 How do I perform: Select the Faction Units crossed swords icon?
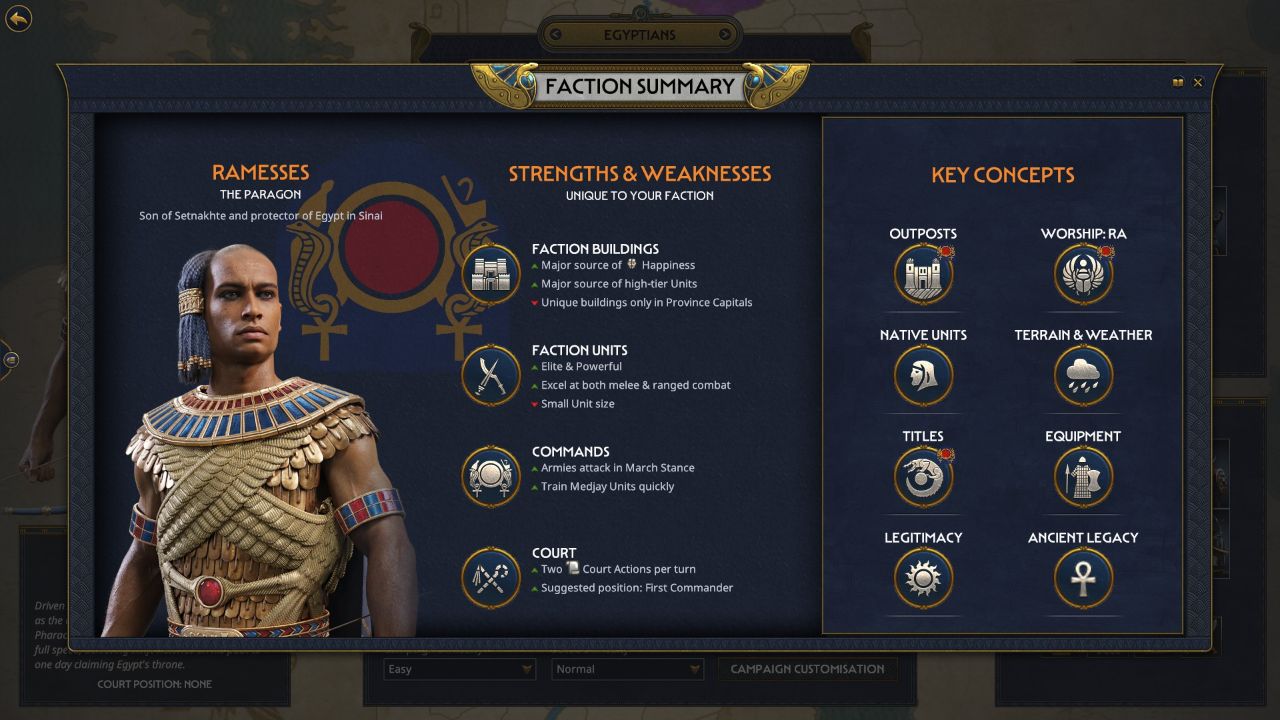(x=489, y=376)
